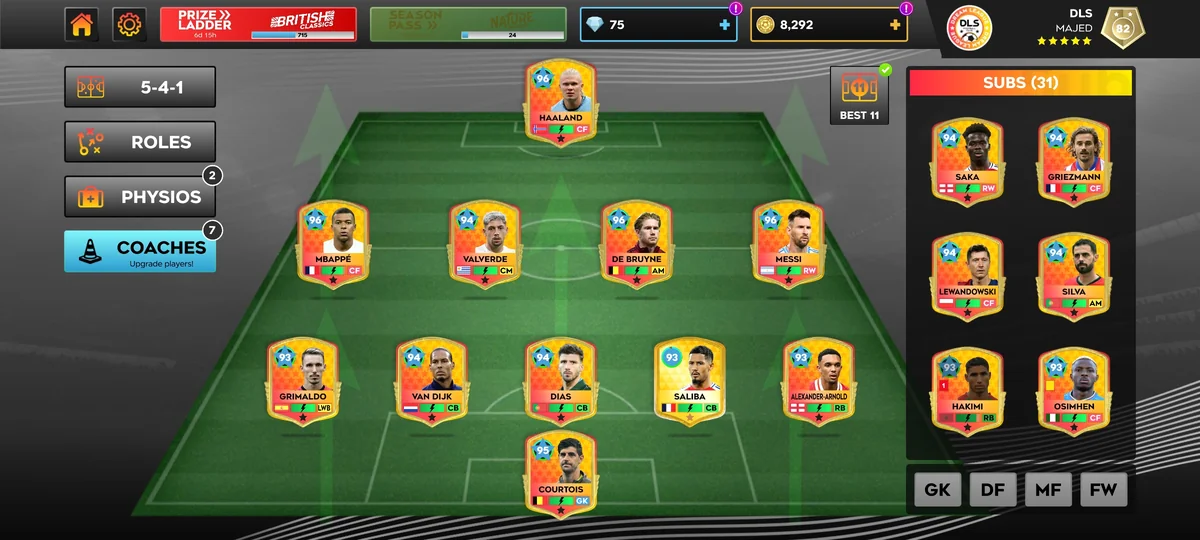Image resolution: width=1200 pixels, height=540 pixels.
Task: Change the 5-4-1 formation
Action: (x=140, y=87)
